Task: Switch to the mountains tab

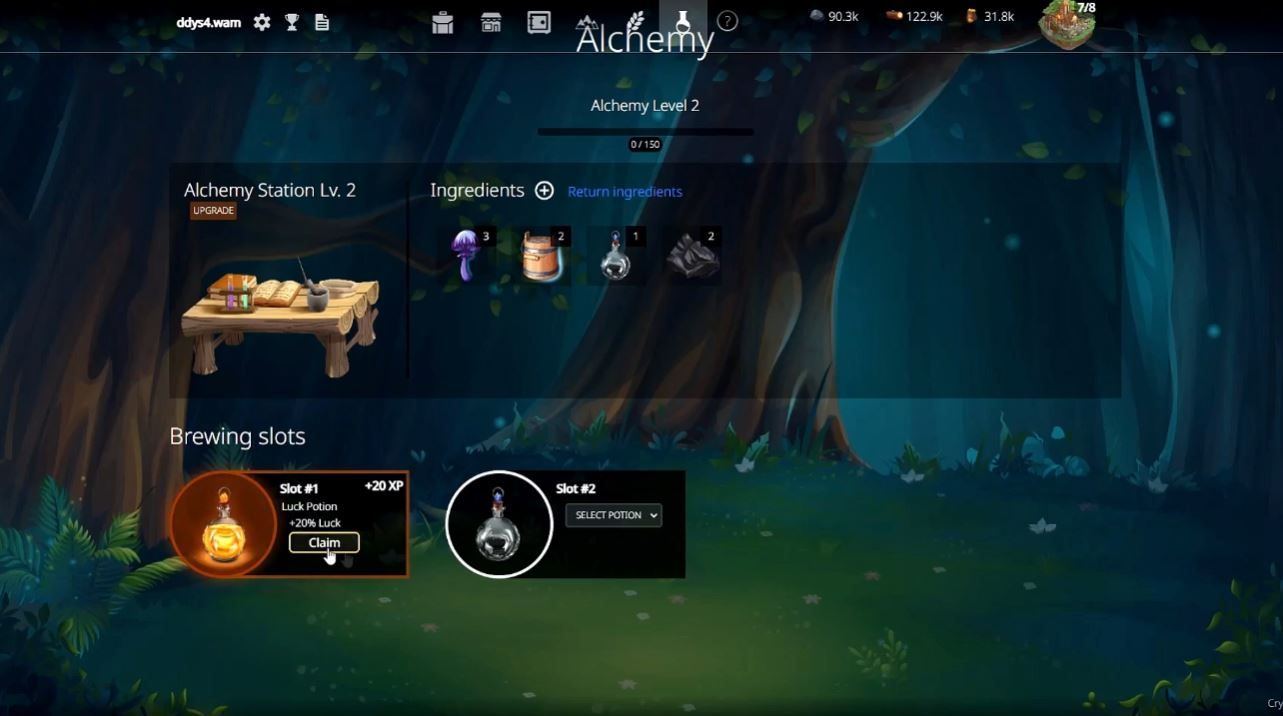Action: click(x=588, y=22)
